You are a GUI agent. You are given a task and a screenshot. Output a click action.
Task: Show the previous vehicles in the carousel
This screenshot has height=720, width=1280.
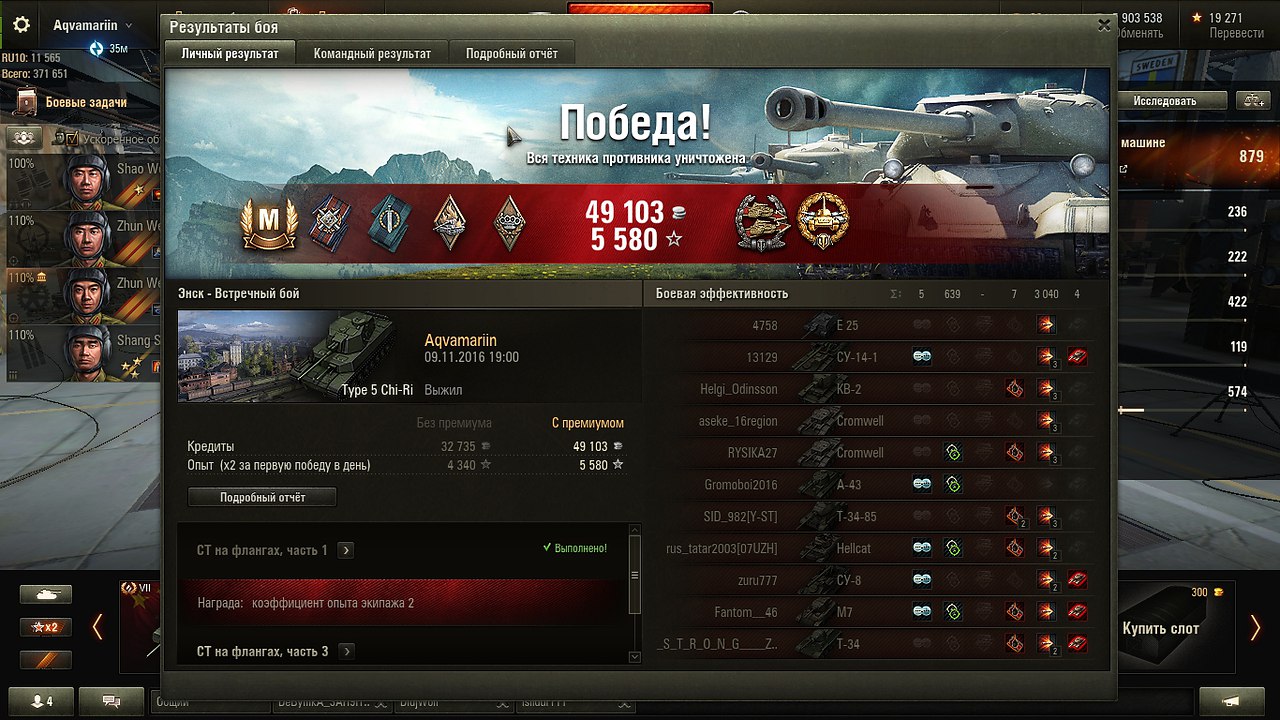point(97,627)
